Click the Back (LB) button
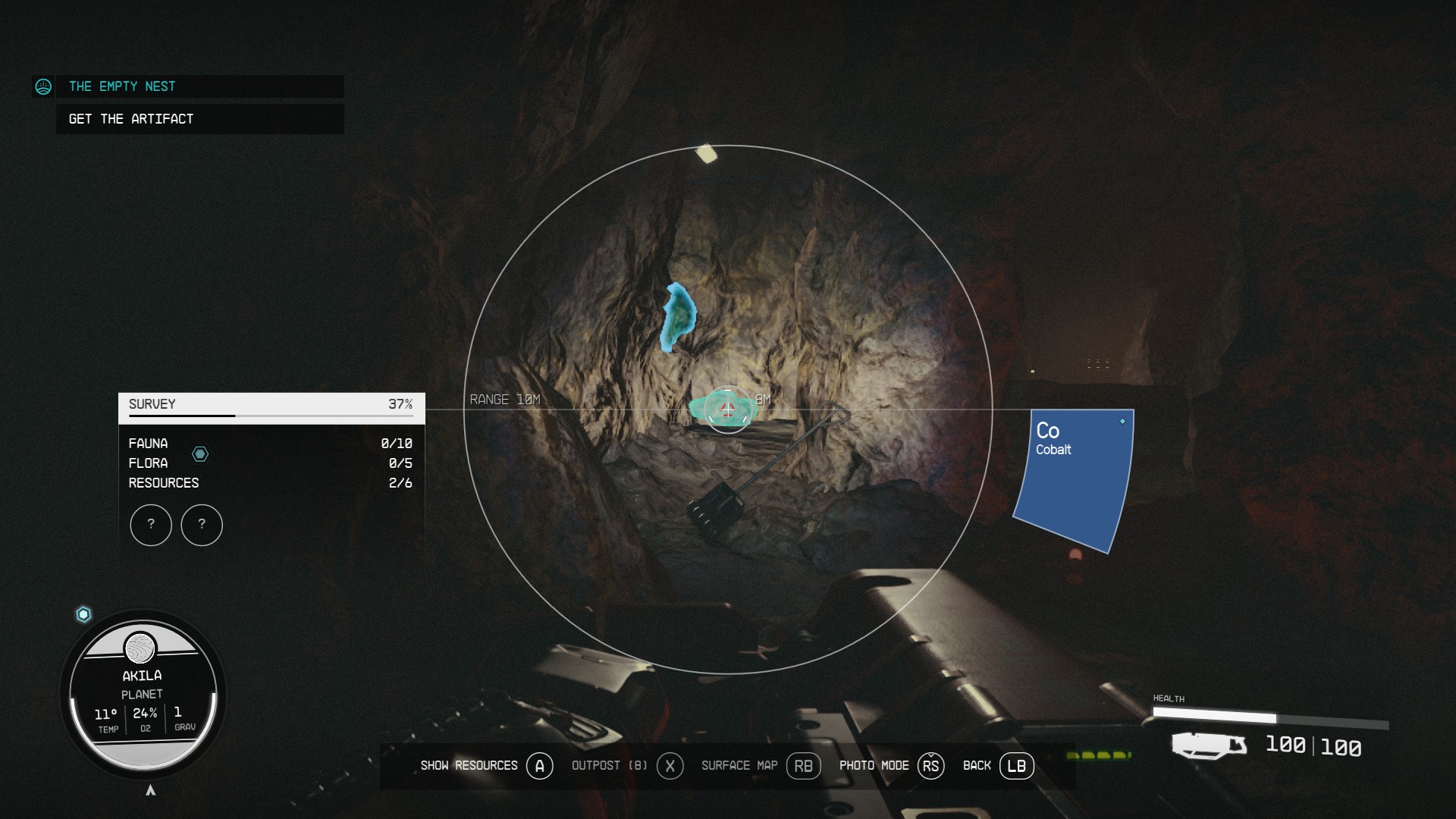1456x819 pixels. click(x=1016, y=766)
